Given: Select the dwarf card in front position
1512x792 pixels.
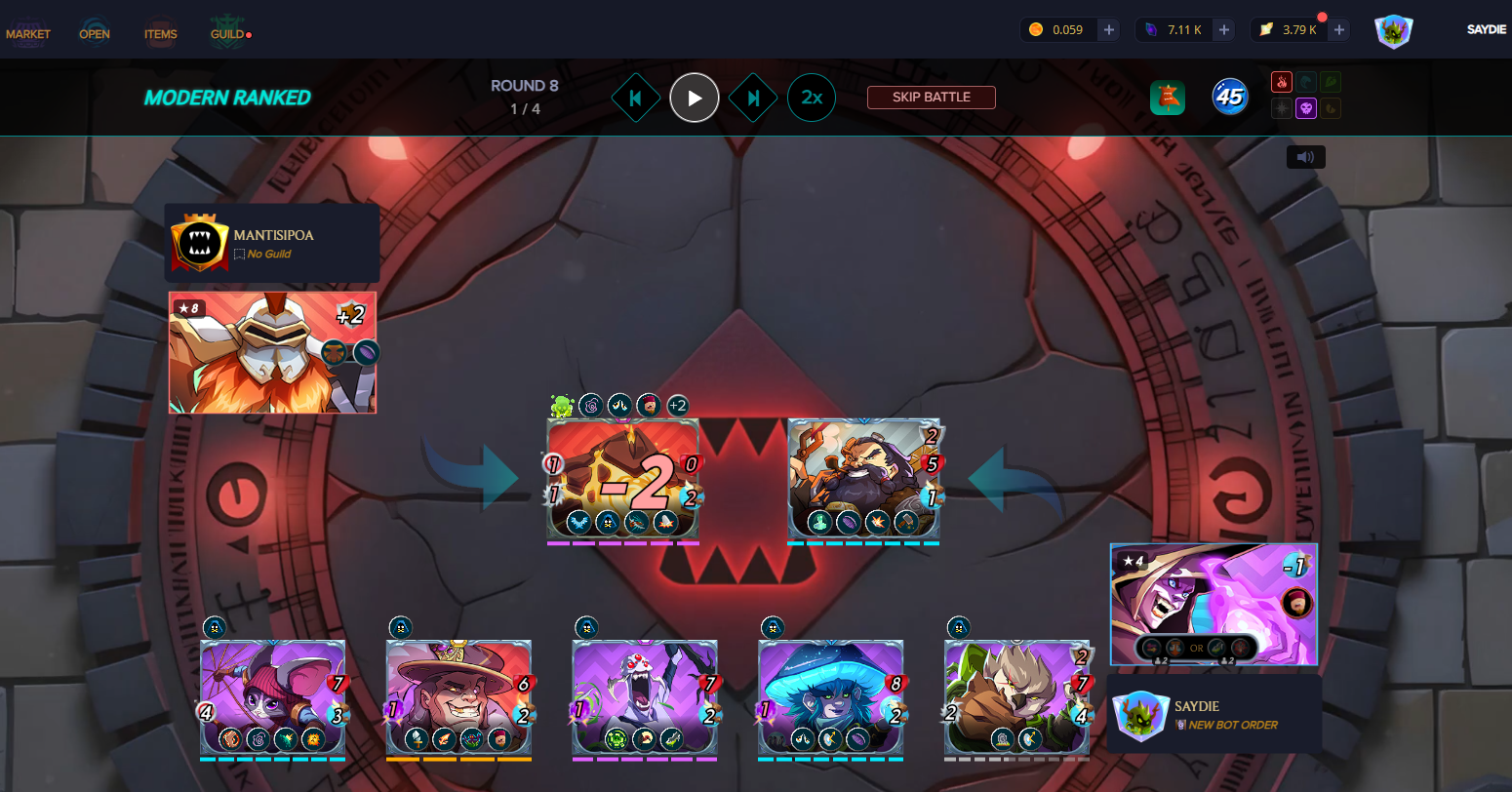Looking at the screenshot, I should coord(863,479).
